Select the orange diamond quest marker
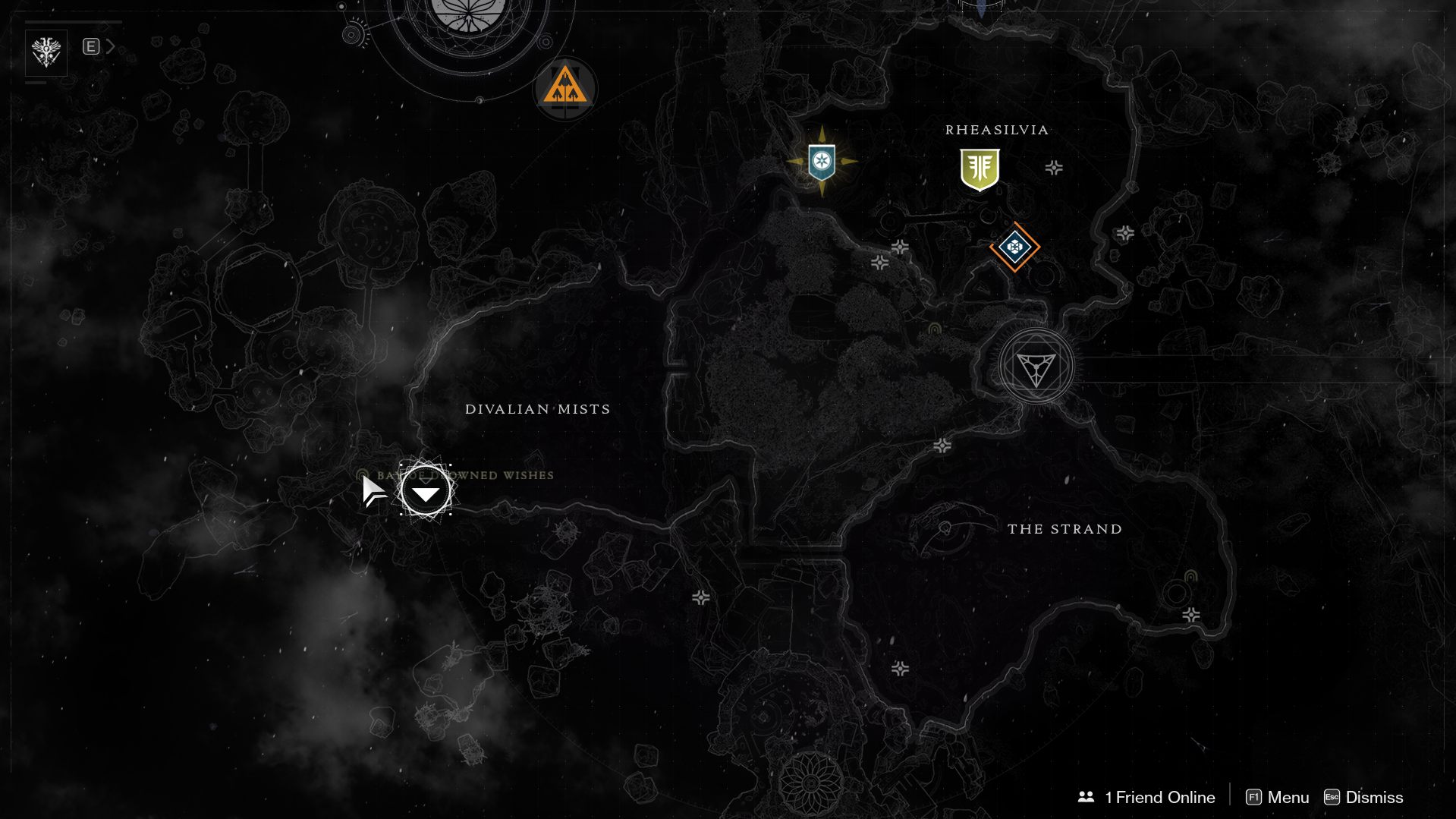The height and width of the screenshot is (819, 1456). (x=1014, y=247)
